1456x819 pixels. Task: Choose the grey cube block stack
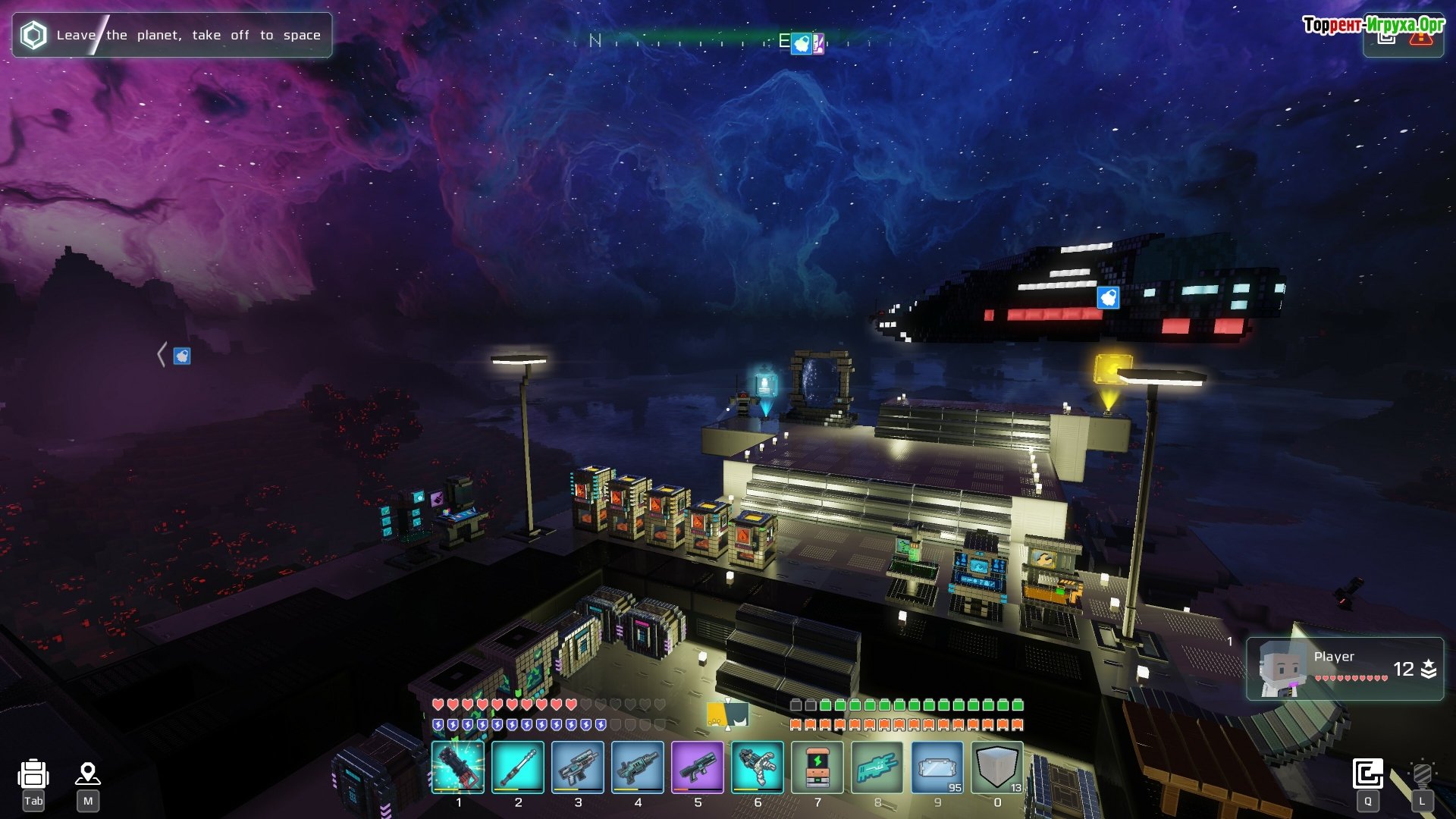pos(997,767)
